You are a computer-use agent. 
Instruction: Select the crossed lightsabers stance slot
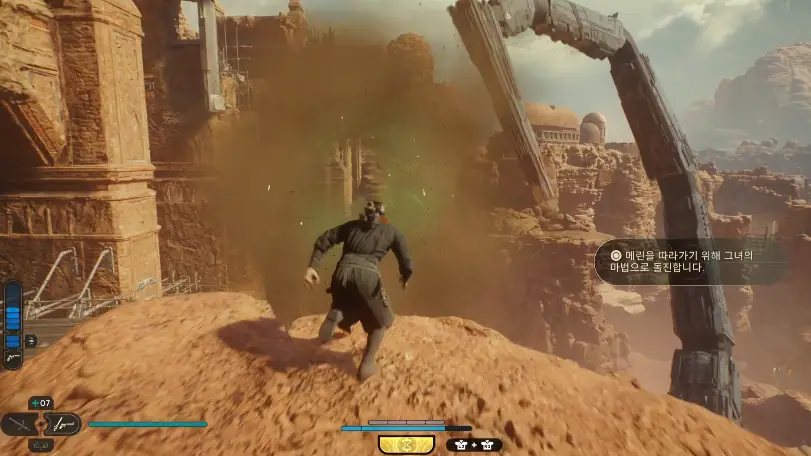coord(19,424)
